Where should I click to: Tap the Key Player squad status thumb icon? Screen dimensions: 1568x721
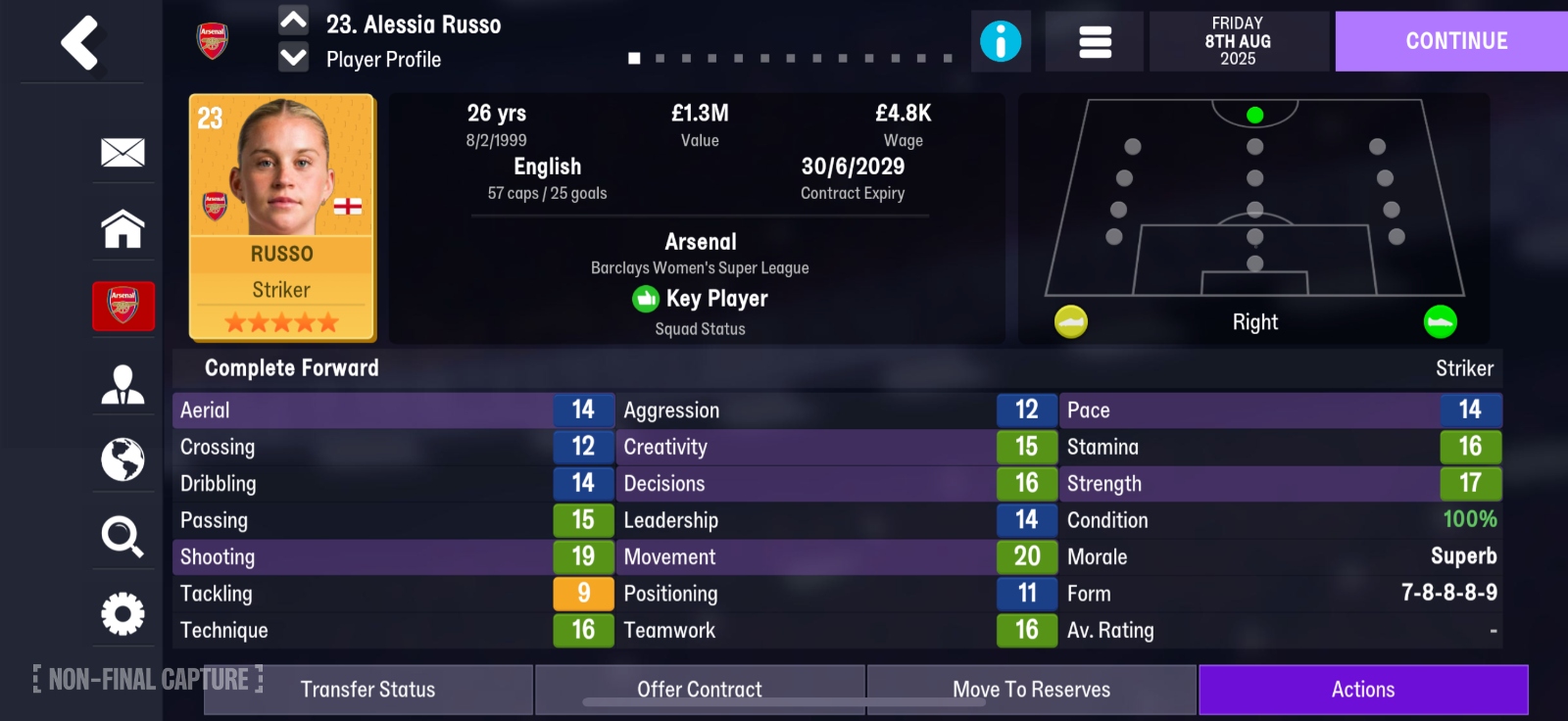click(646, 299)
